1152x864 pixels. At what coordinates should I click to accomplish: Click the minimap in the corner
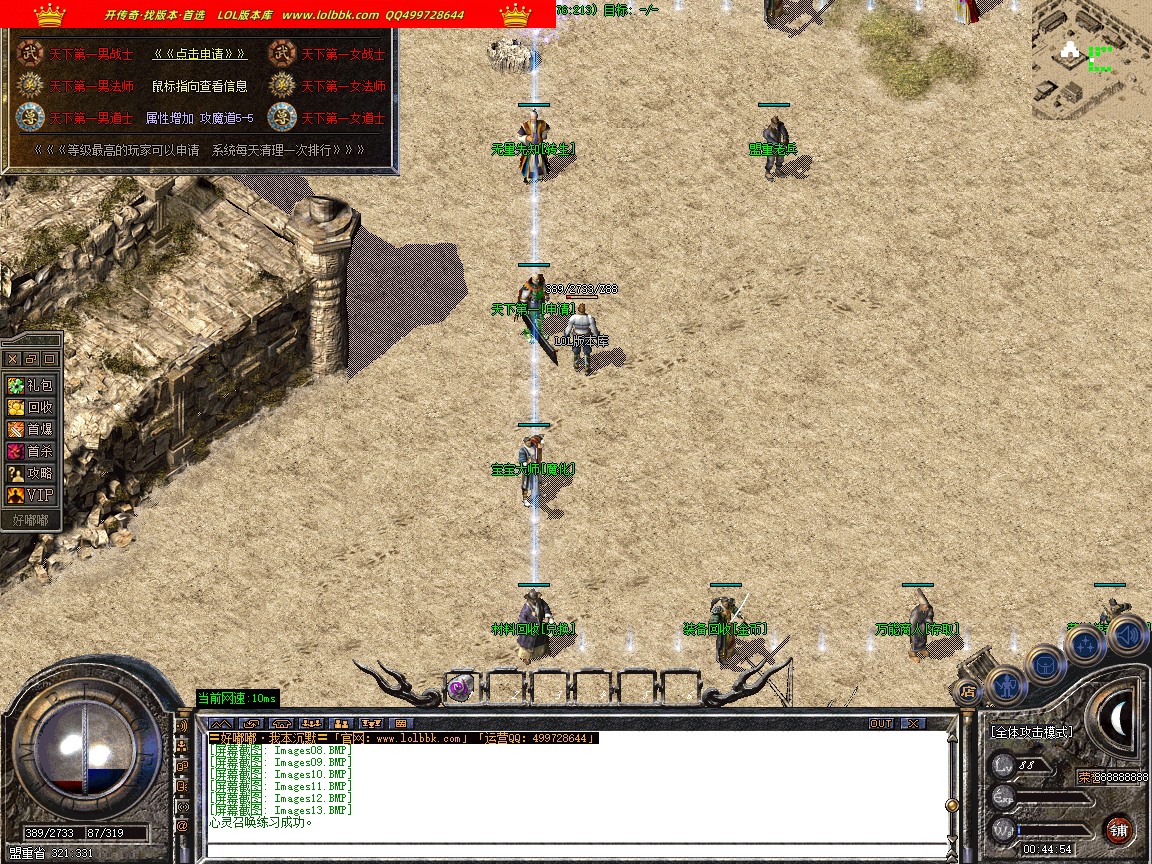pos(1091,60)
